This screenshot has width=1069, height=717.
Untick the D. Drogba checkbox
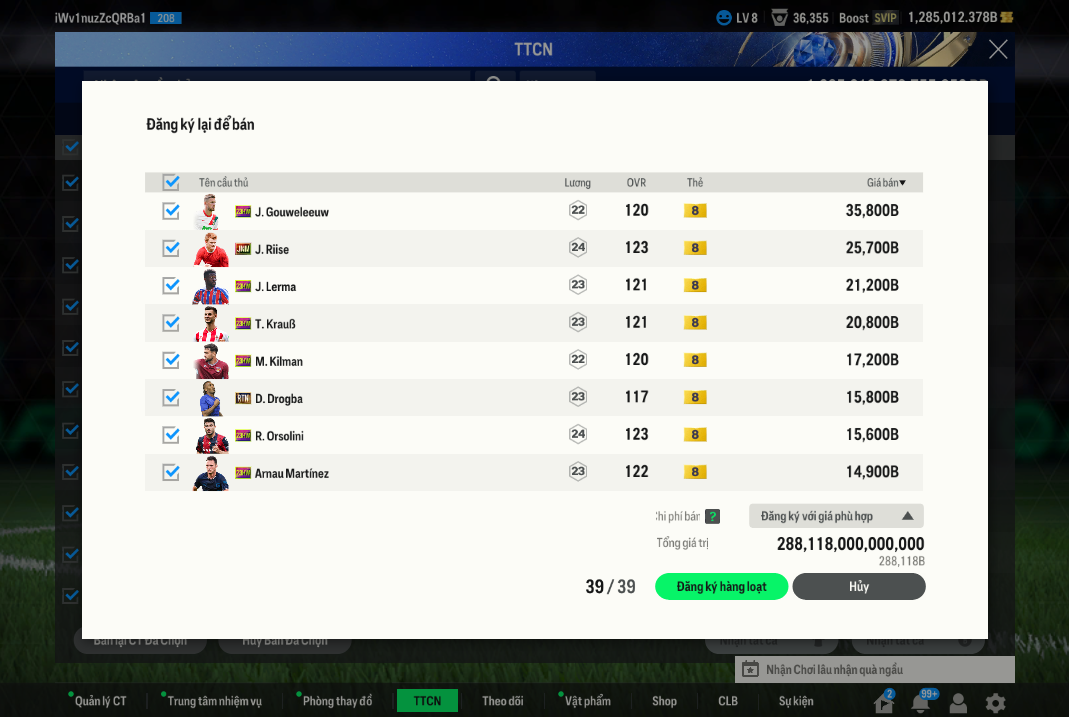coord(171,398)
